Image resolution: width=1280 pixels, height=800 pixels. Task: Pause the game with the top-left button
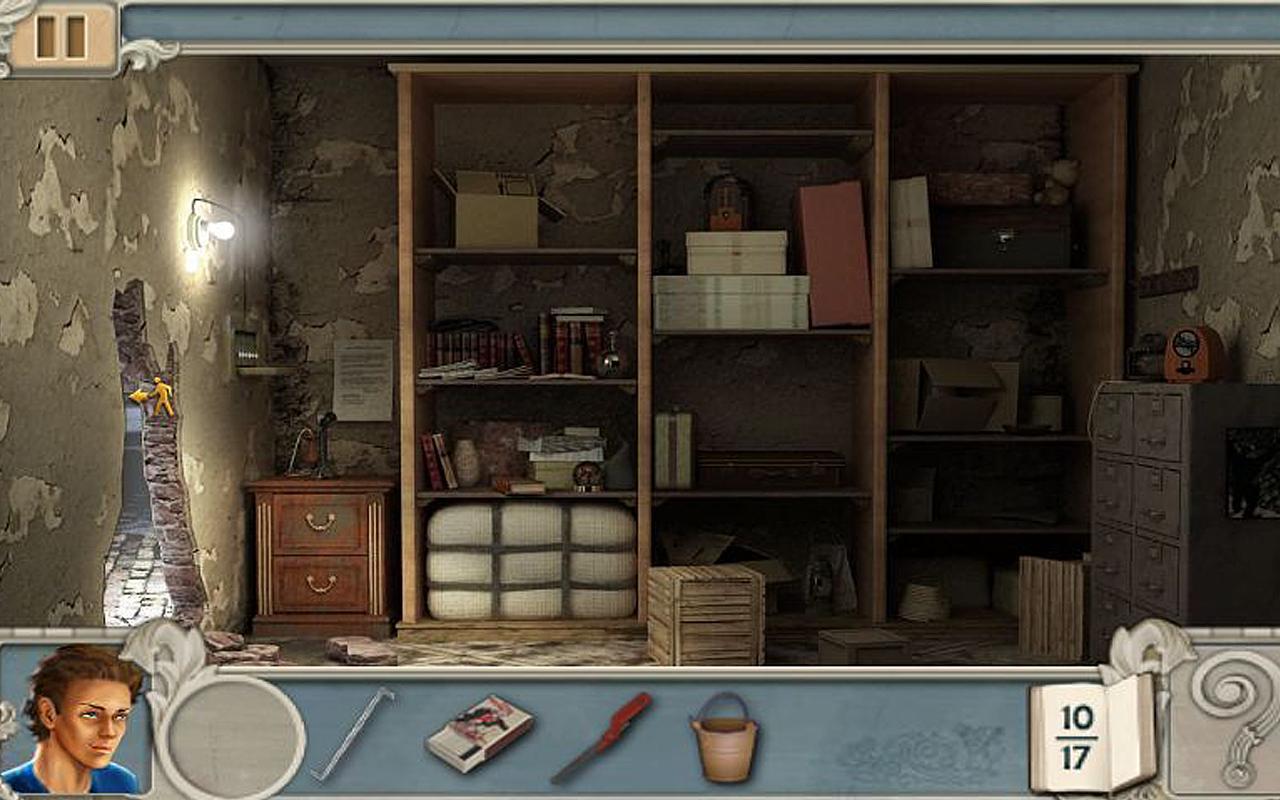coord(60,37)
